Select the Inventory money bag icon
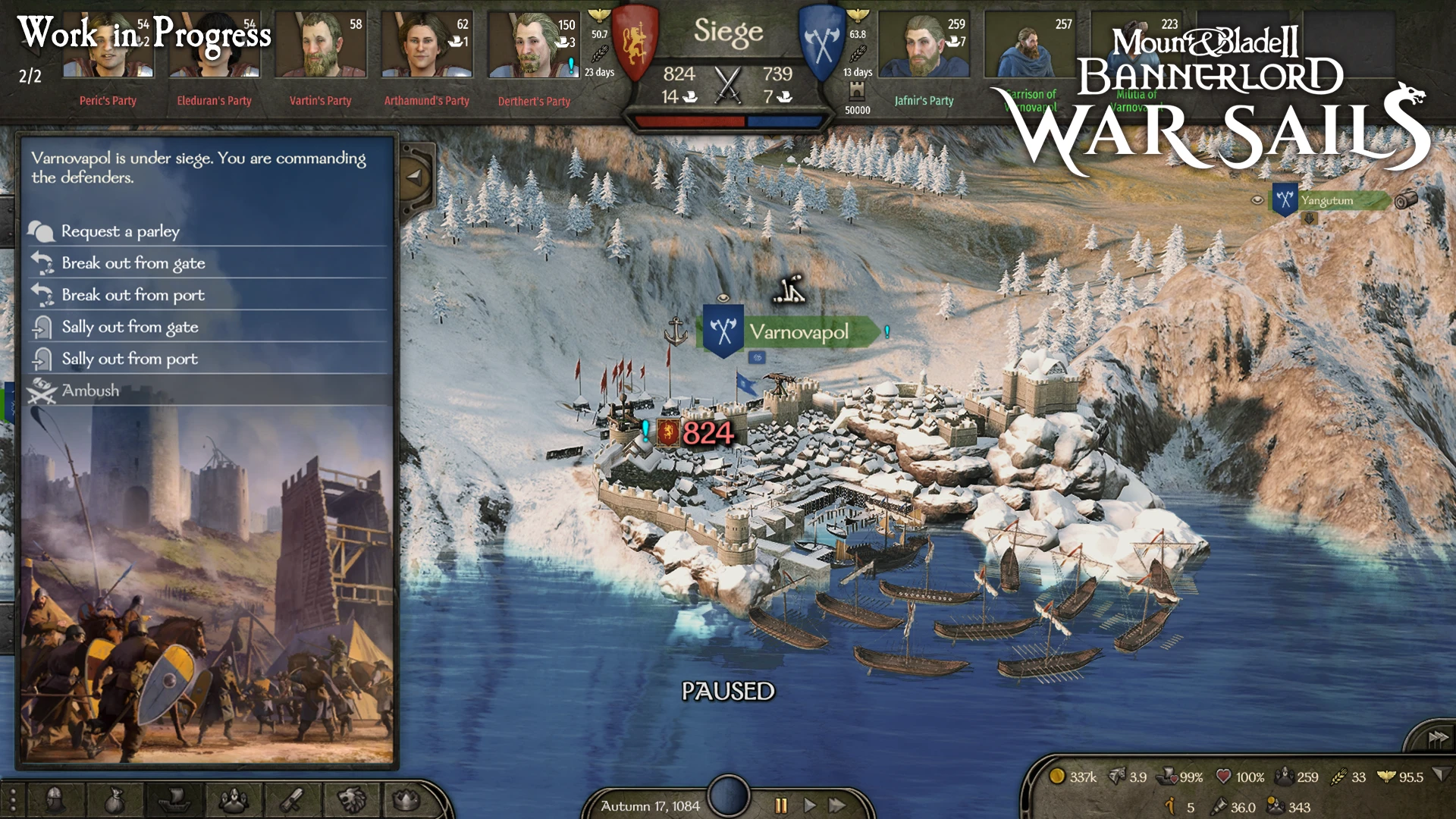The width and height of the screenshot is (1456, 819). 114,801
